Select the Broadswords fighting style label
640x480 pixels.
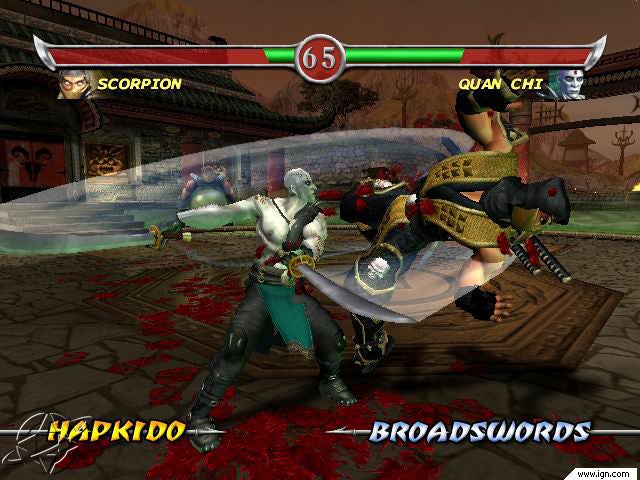tap(479, 431)
